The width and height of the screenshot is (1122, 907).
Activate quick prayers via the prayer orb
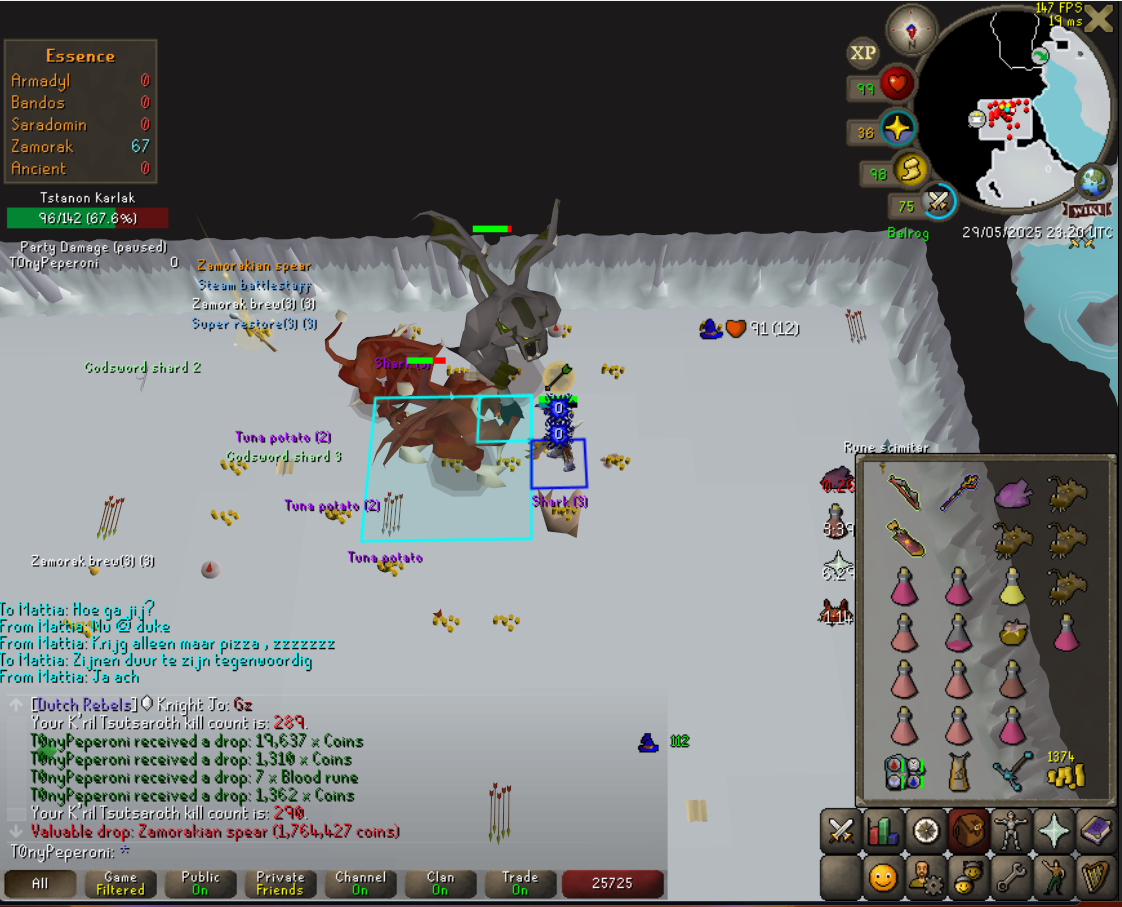tap(897, 130)
